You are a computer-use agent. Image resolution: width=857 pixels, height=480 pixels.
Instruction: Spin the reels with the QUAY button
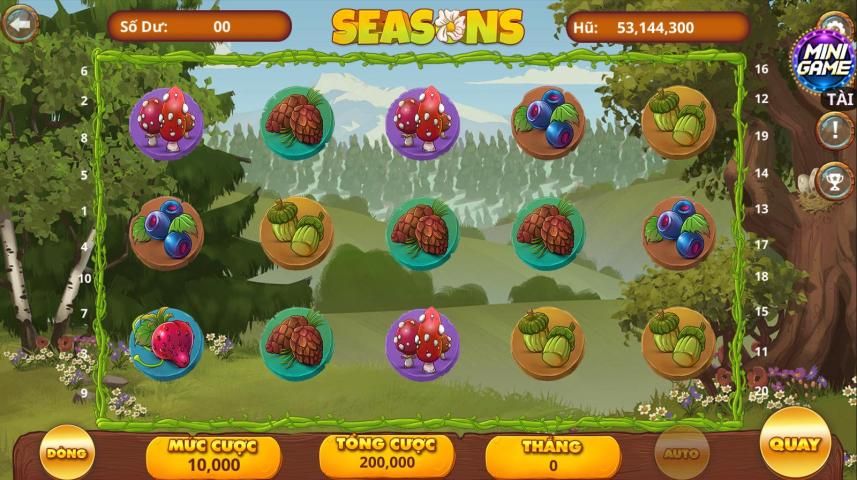(795, 443)
